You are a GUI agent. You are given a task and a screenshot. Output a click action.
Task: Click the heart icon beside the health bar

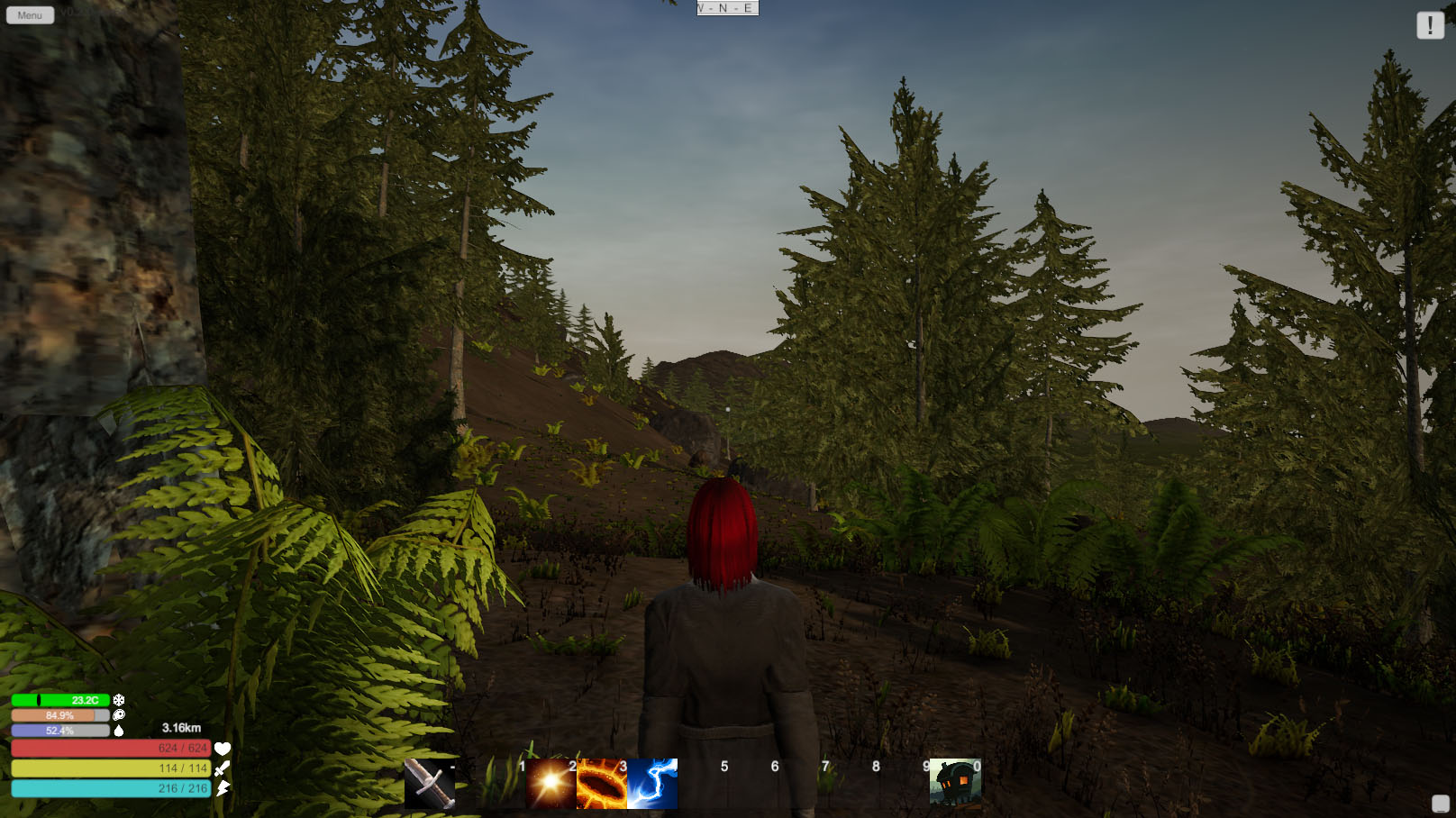[x=221, y=747]
